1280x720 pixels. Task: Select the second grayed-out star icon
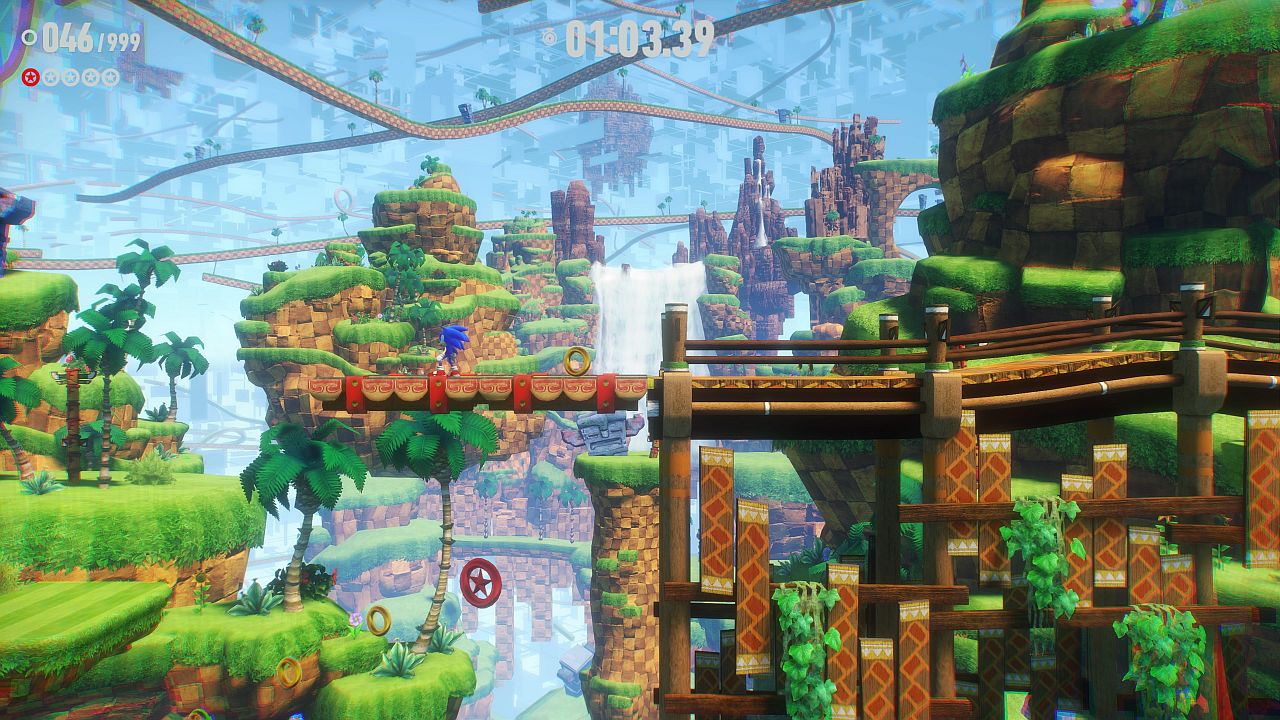[x=50, y=77]
